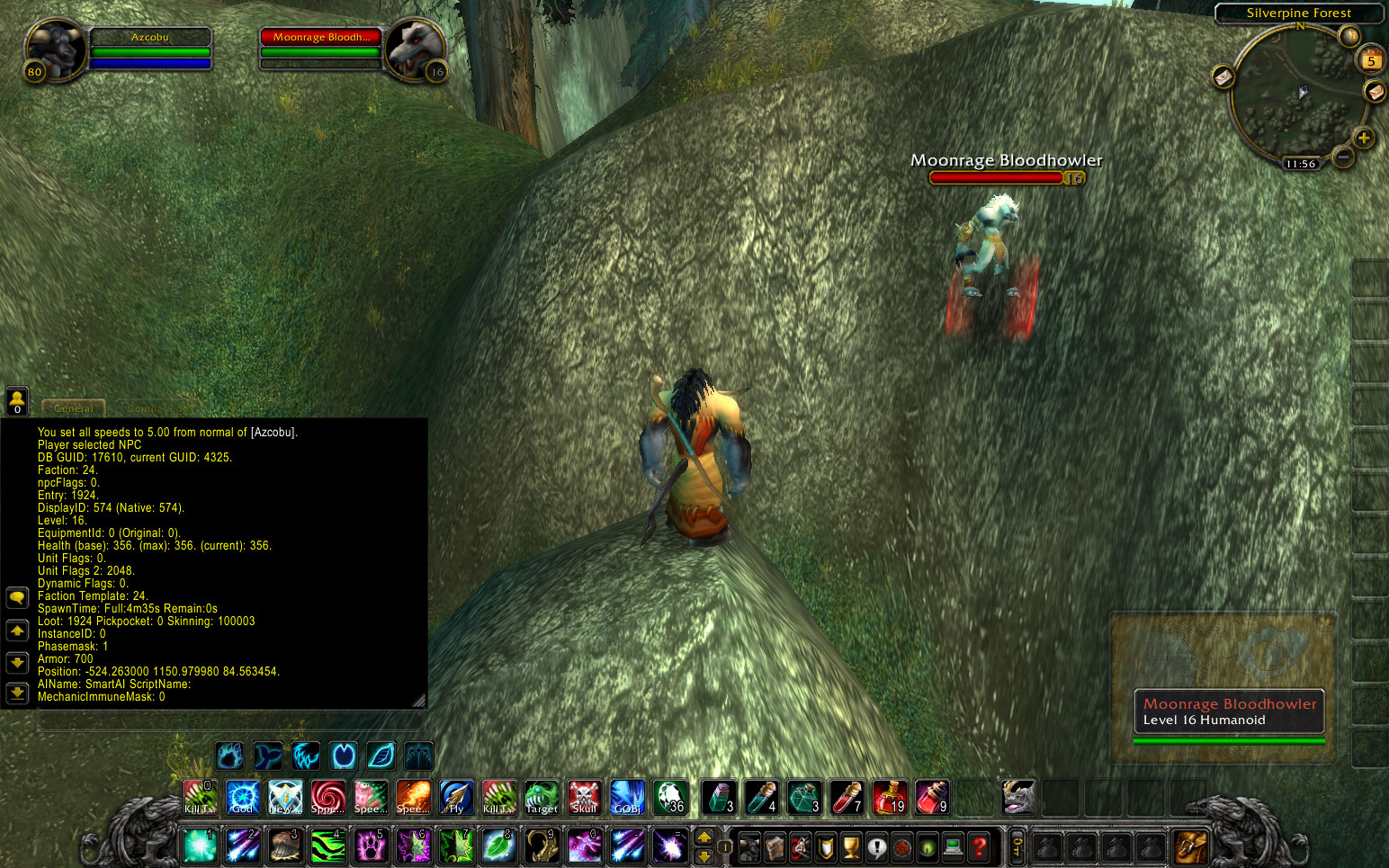Switch to the General chat tab
This screenshot has height=868, width=1389.
coord(73,408)
